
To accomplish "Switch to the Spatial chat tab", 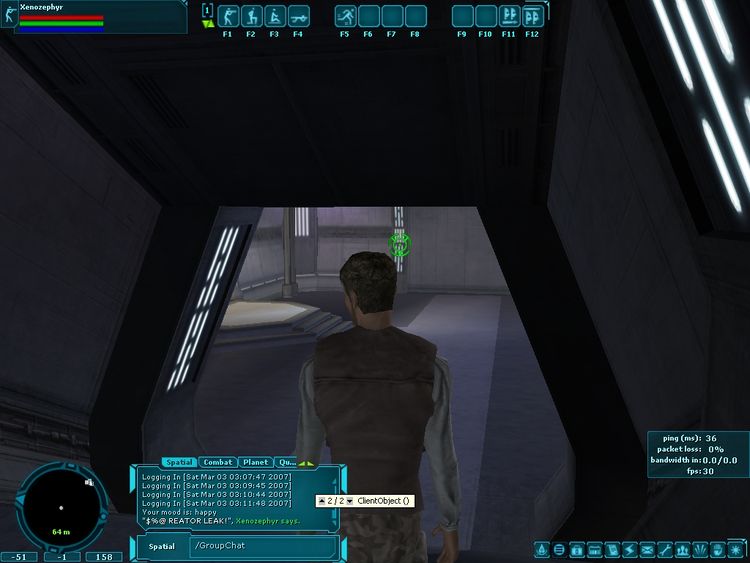I will (x=179, y=462).
